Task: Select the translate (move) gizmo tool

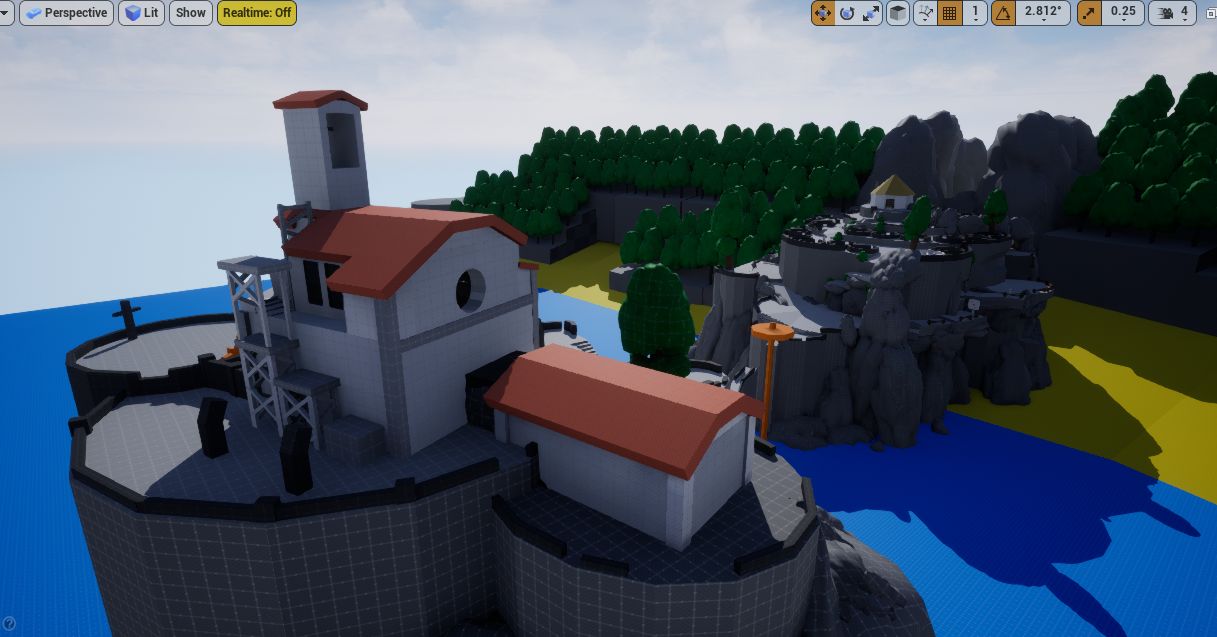Action: [823, 13]
